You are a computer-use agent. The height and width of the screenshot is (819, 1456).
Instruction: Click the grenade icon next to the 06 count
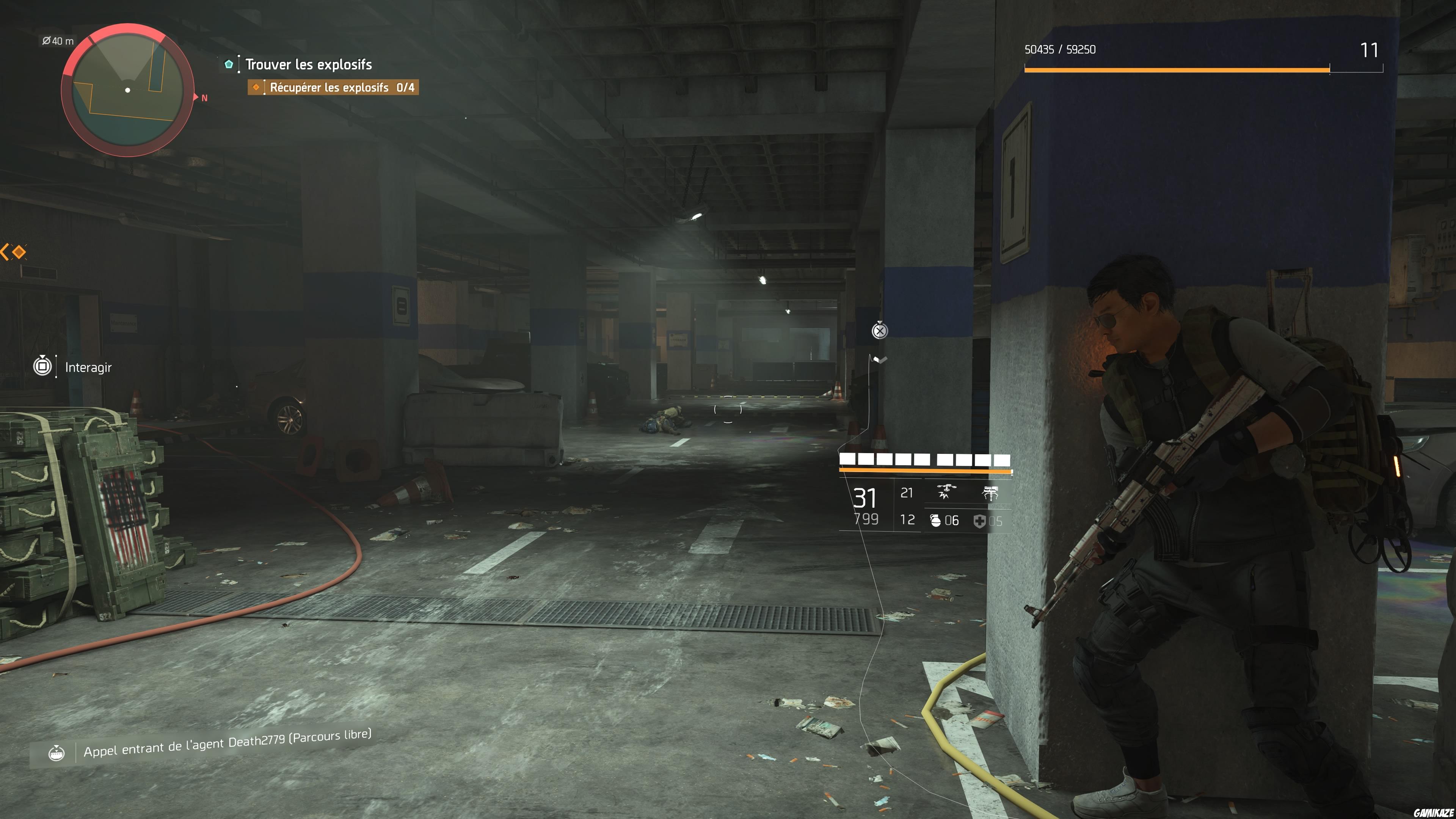(936, 521)
